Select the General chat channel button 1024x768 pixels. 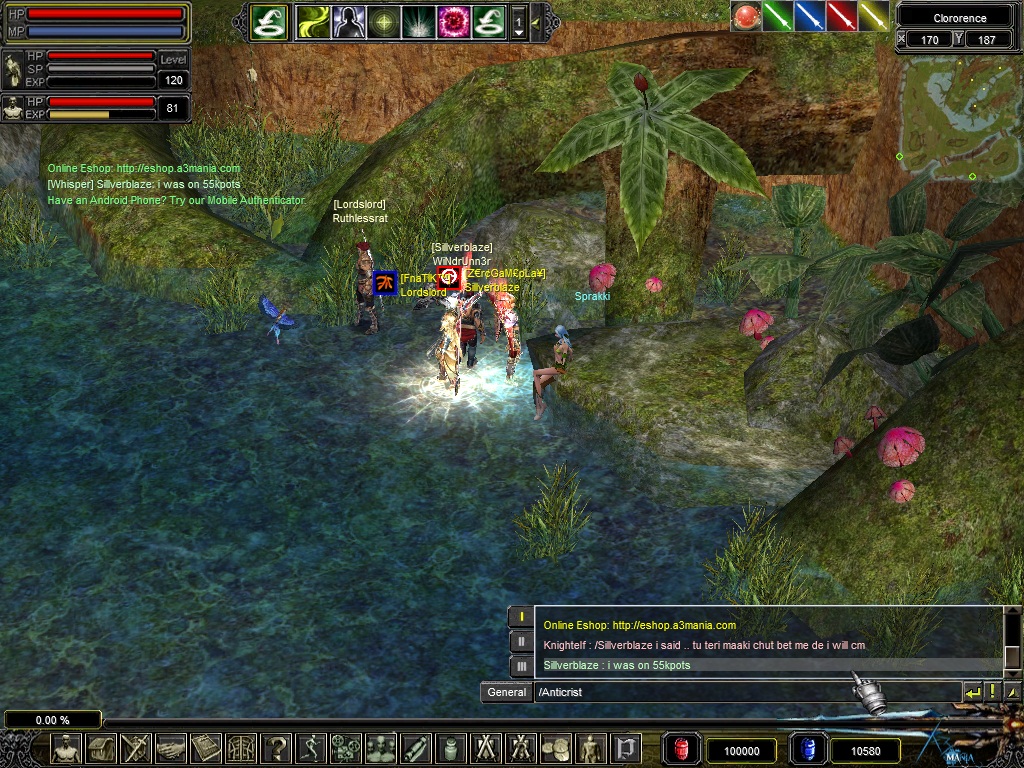pos(507,692)
